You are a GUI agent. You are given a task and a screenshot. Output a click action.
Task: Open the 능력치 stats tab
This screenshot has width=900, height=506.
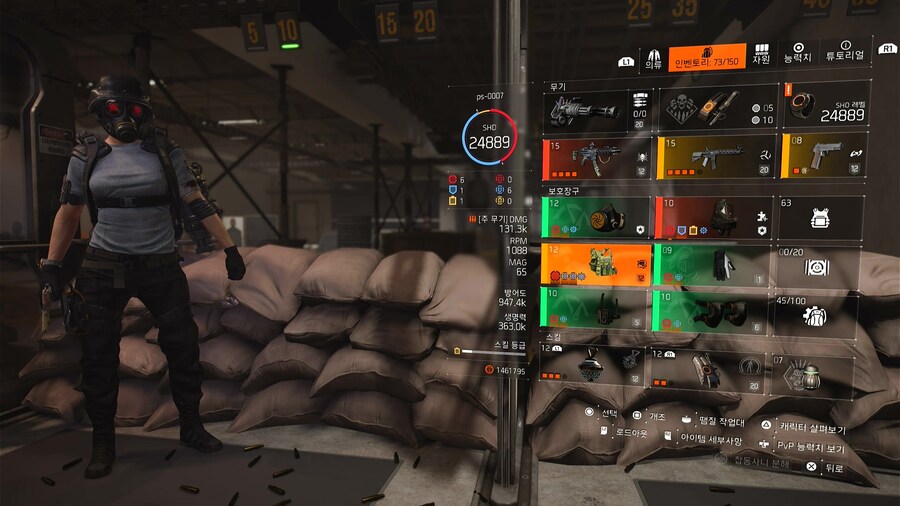799,54
